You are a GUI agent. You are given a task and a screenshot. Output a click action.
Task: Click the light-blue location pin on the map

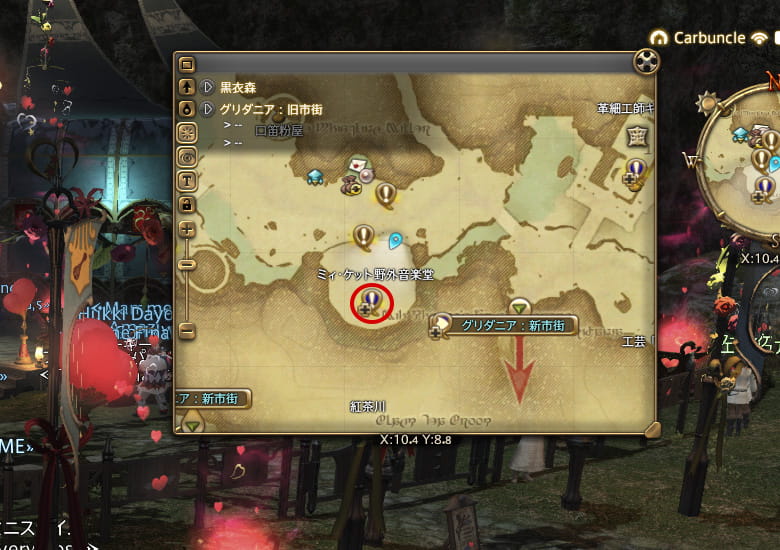(x=396, y=241)
